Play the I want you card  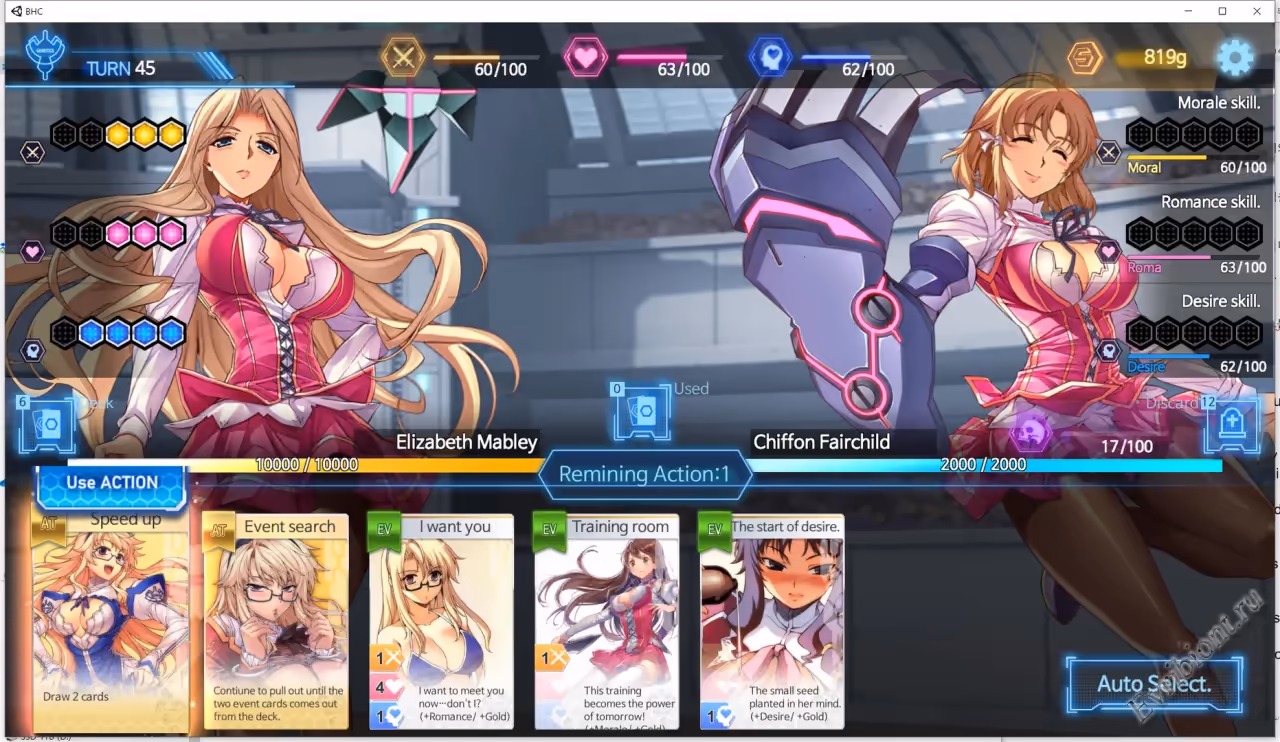(441, 622)
